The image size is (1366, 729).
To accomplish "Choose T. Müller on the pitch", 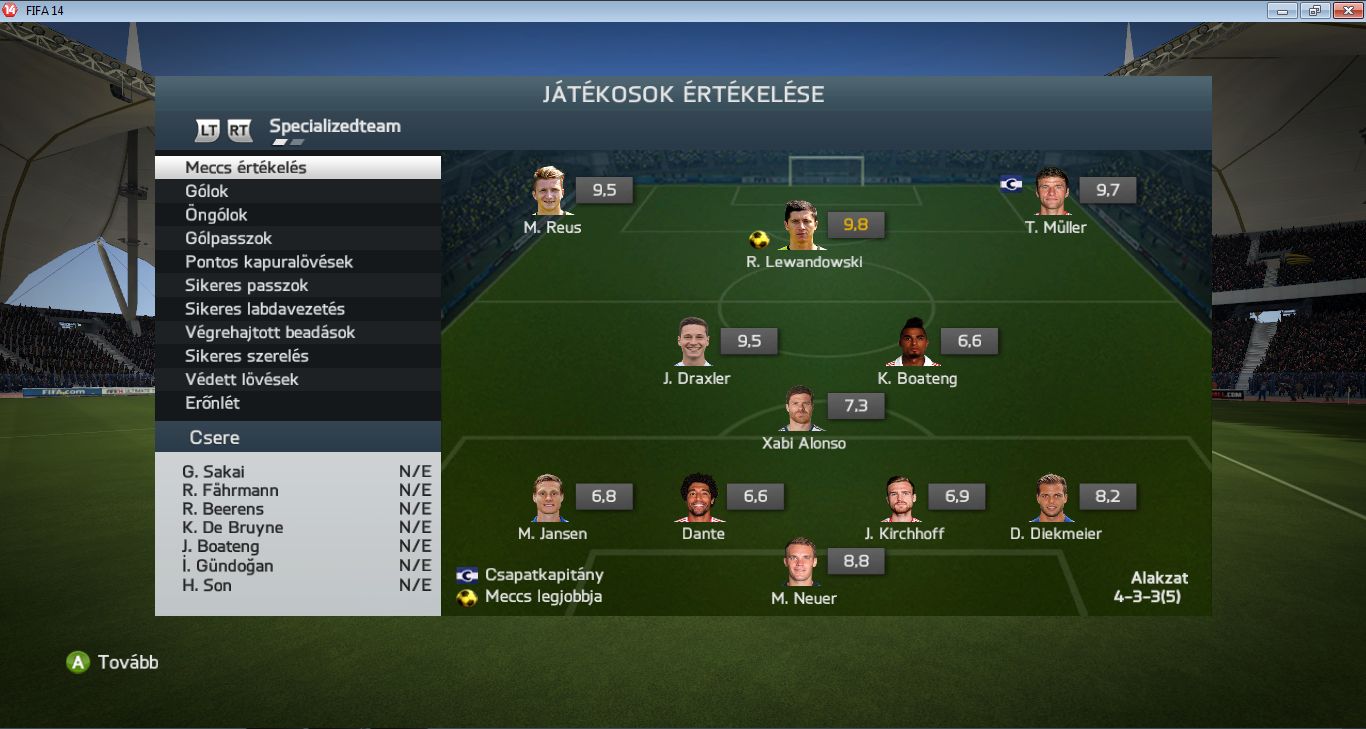I will click(x=1053, y=191).
